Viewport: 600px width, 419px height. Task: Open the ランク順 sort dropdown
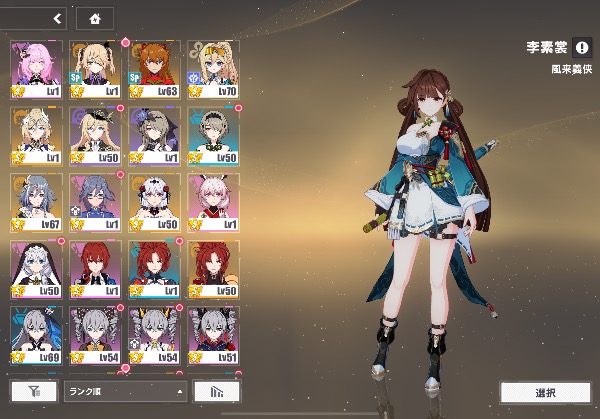125,391
